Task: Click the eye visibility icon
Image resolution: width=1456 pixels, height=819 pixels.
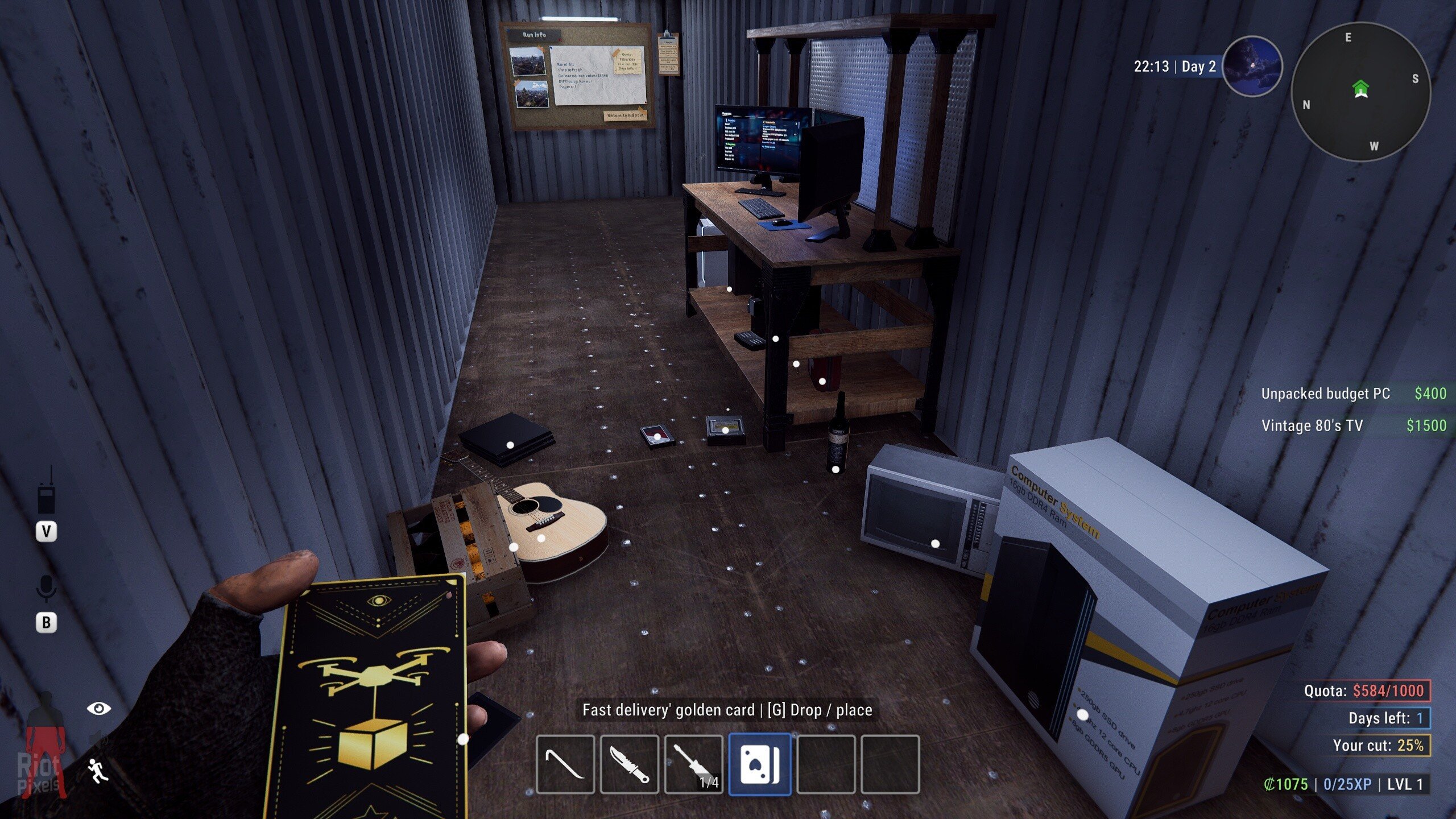Action: click(98, 709)
